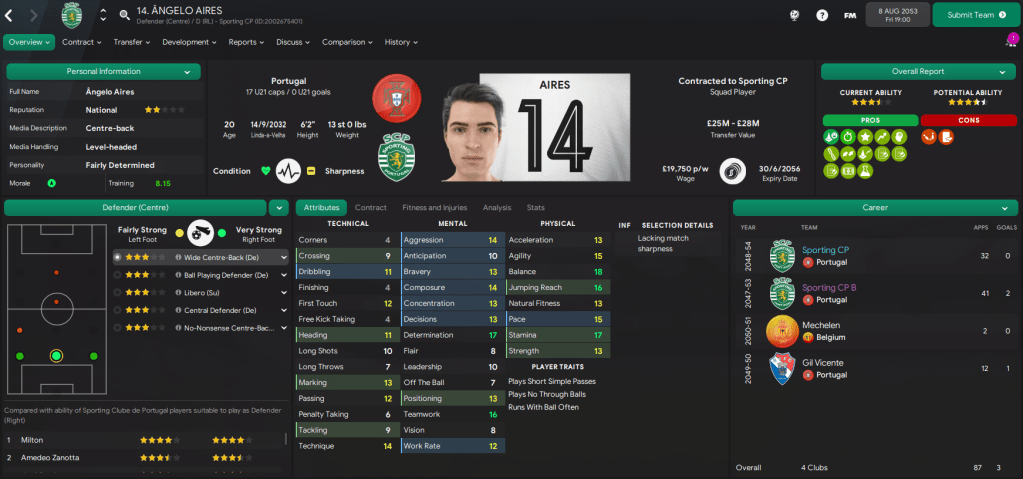Open the Development menu
Screen dimensions: 1023x479
189,42
